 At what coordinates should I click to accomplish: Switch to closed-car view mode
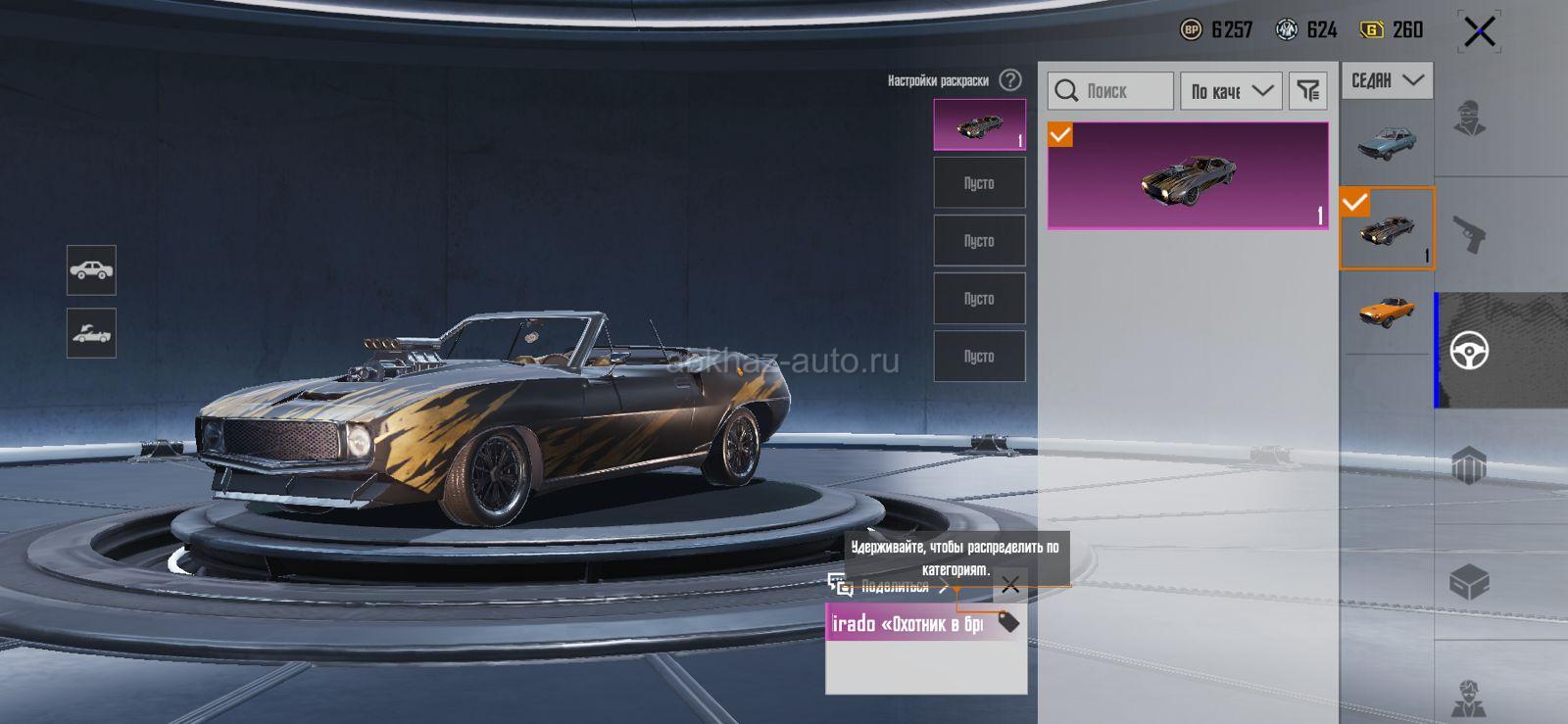[x=91, y=270]
